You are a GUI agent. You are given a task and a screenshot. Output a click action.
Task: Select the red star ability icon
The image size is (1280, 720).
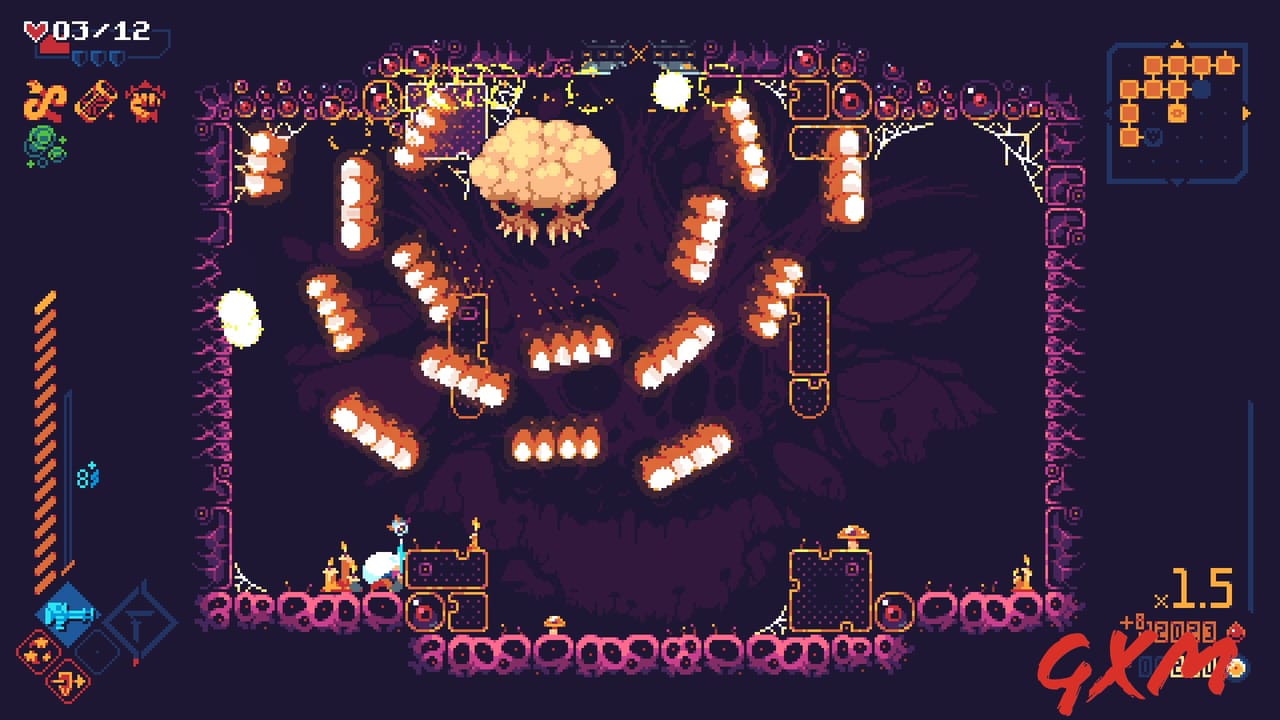pos(38,650)
